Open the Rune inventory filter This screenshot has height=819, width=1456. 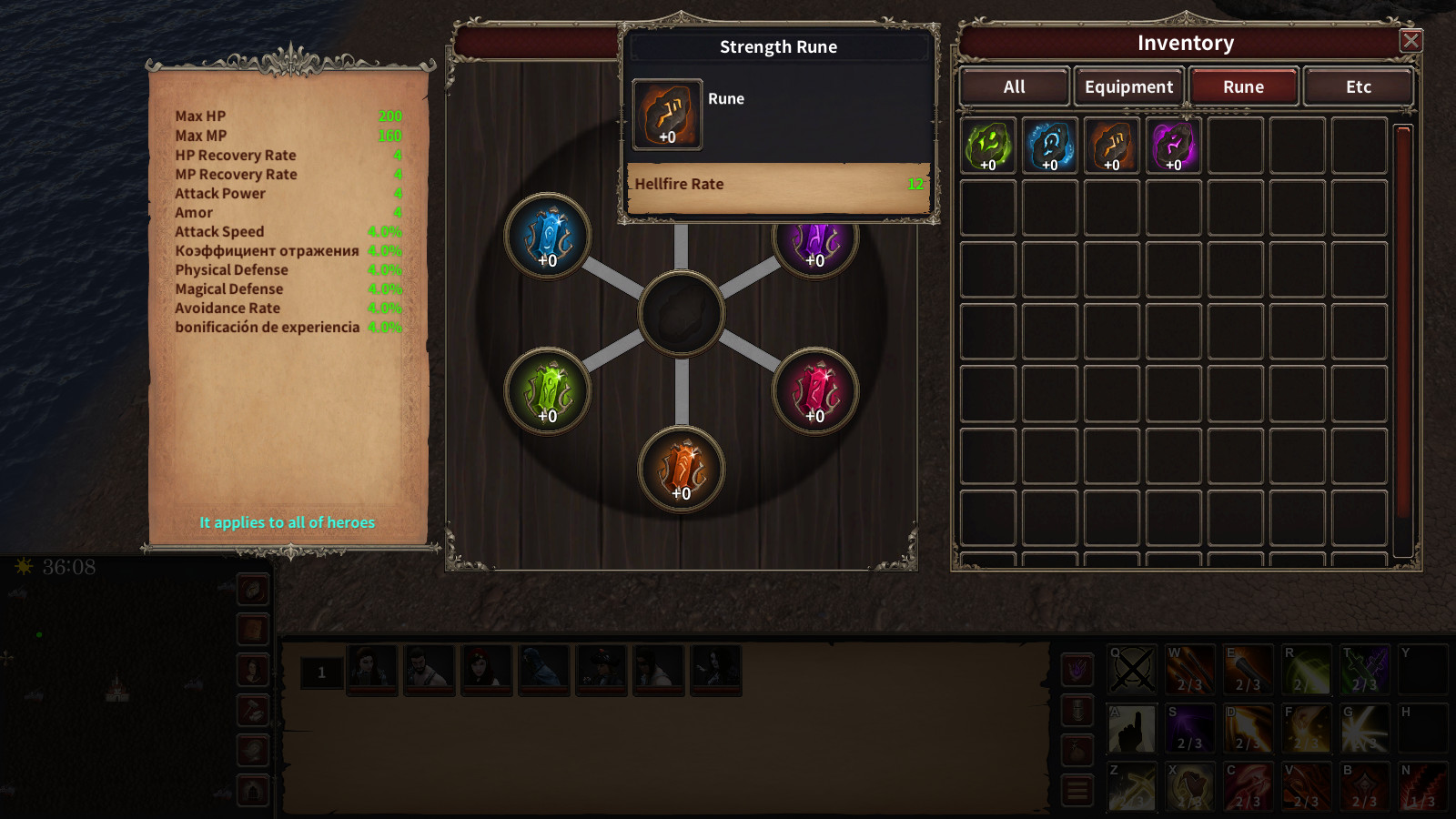(x=1243, y=86)
